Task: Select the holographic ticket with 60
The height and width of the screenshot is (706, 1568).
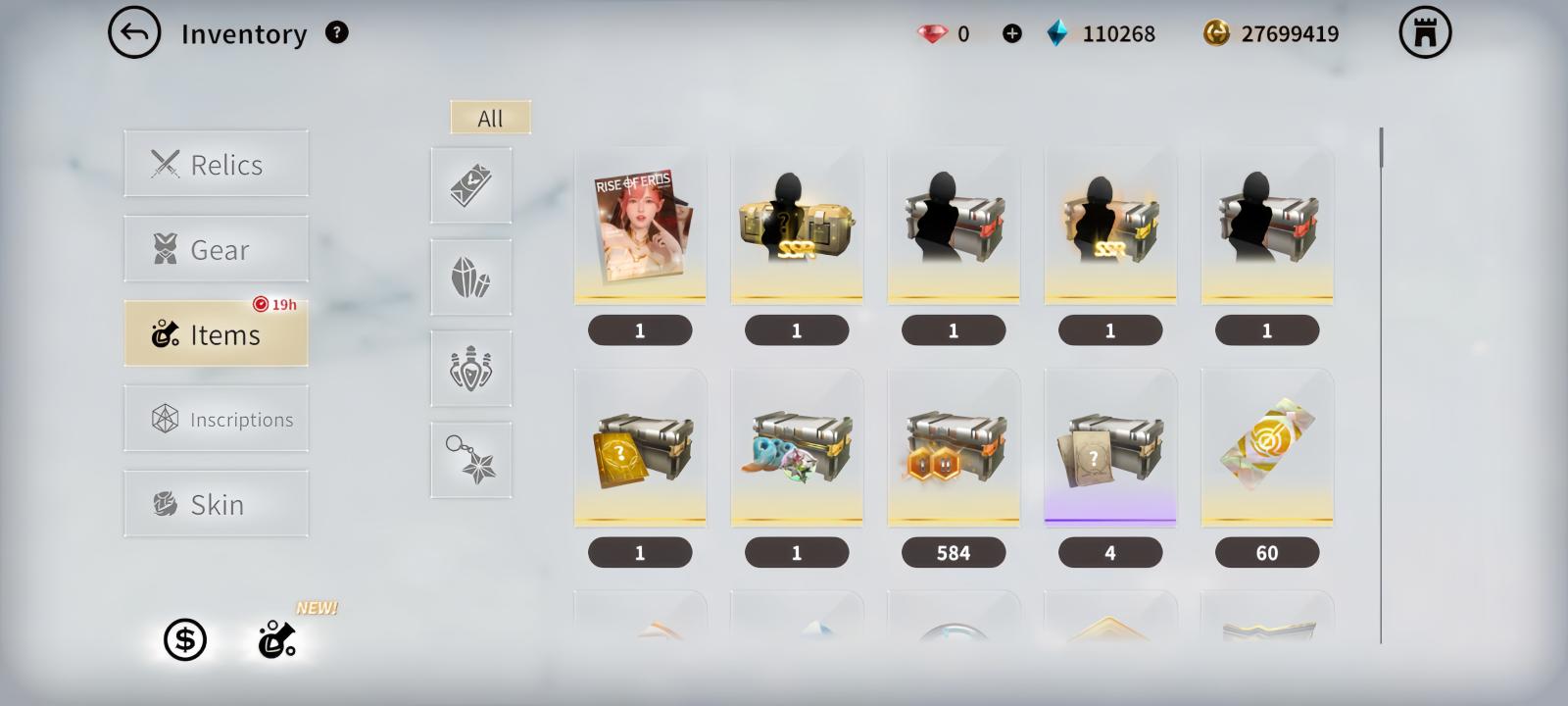Action: tap(1267, 448)
